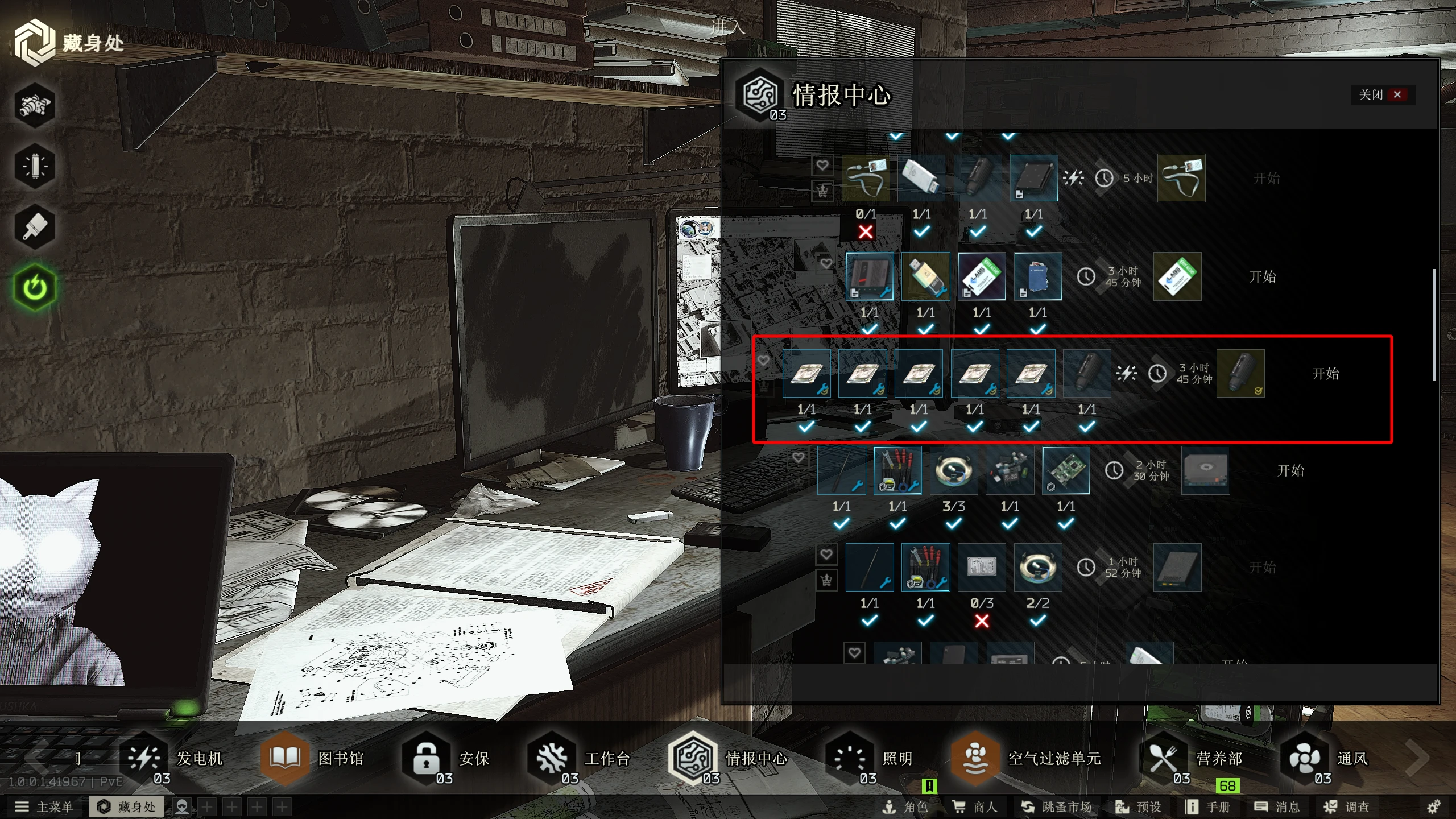Start the highlighted 3小时45分钟 craft
Image resolution: width=1456 pixels, height=819 pixels.
1325,374
